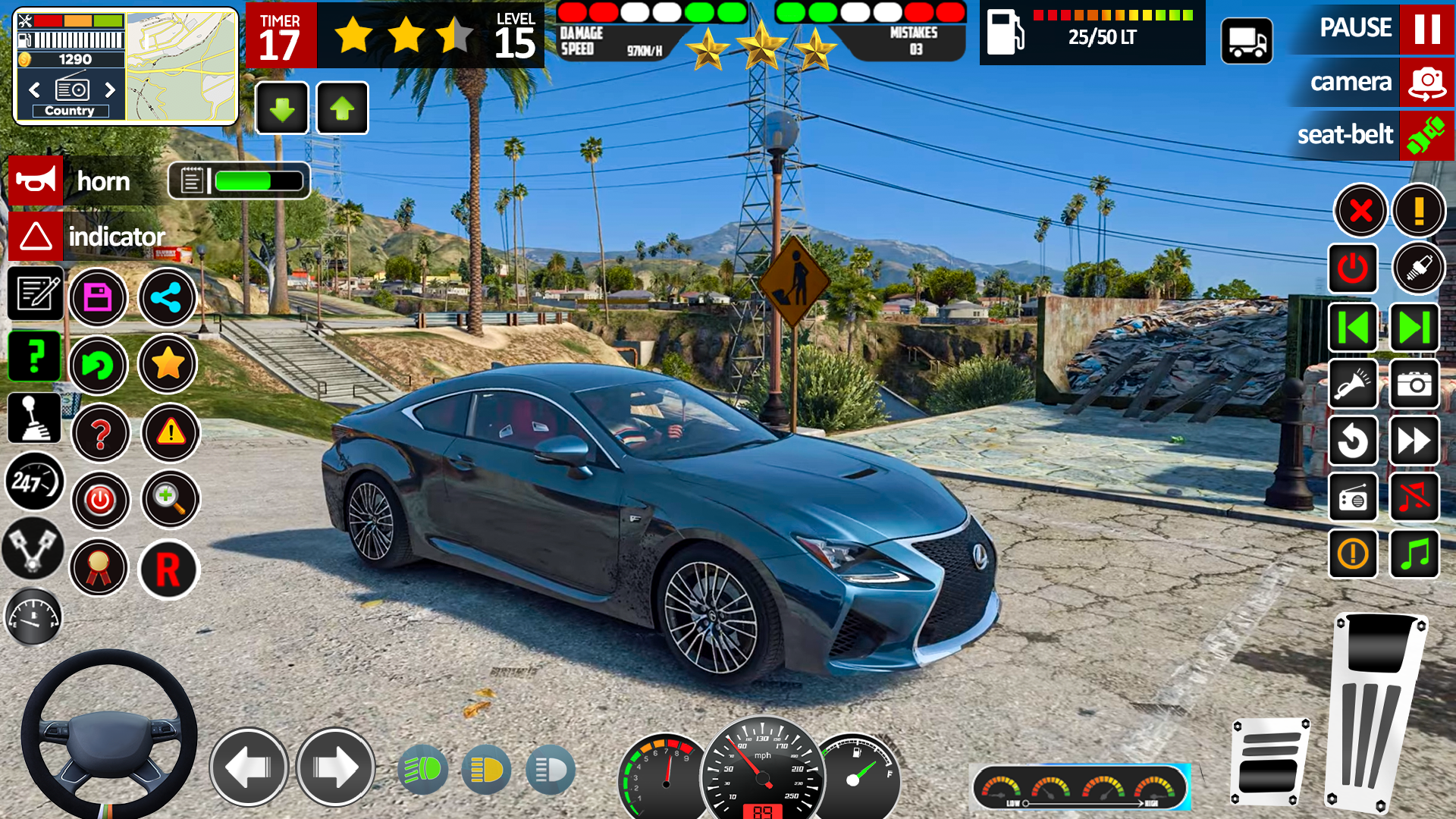This screenshot has width=1456, height=819.
Task: Take a screenshot with camera icon
Action: click(1414, 384)
